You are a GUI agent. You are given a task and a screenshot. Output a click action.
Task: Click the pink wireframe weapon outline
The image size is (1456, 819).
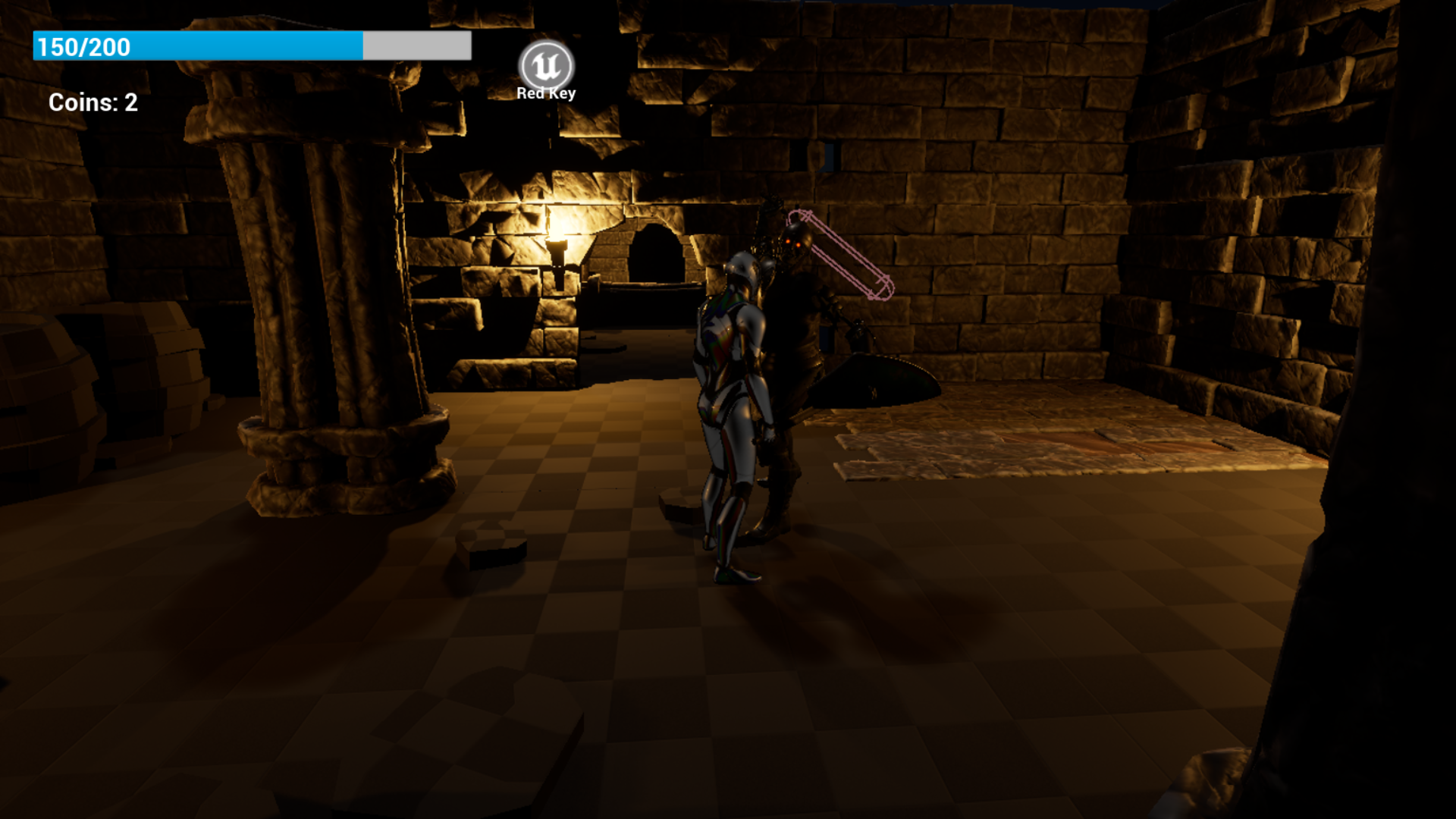pyautogui.click(x=842, y=254)
